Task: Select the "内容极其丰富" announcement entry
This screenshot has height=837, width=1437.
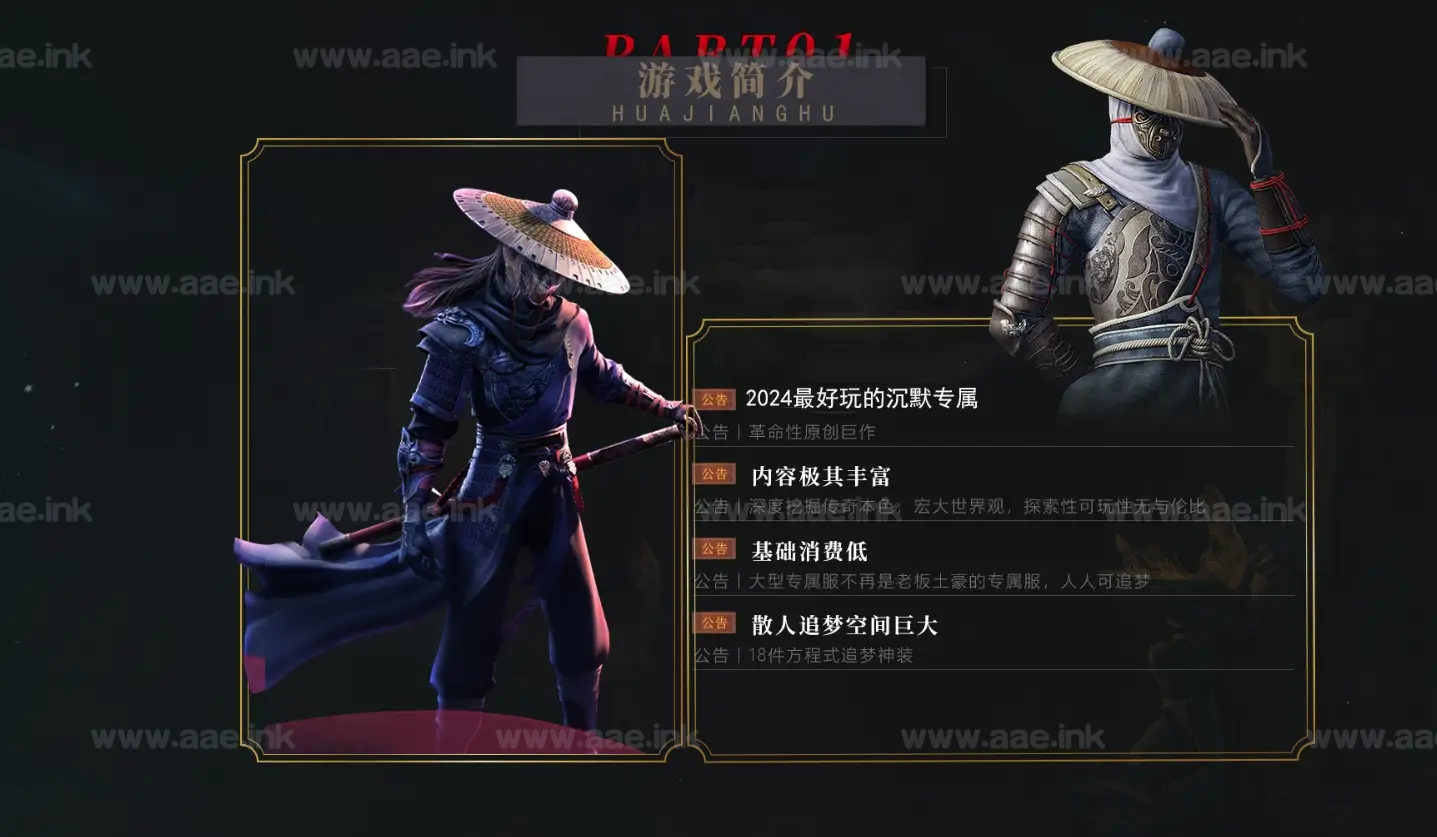Action: pyautogui.click(x=820, y=476)
